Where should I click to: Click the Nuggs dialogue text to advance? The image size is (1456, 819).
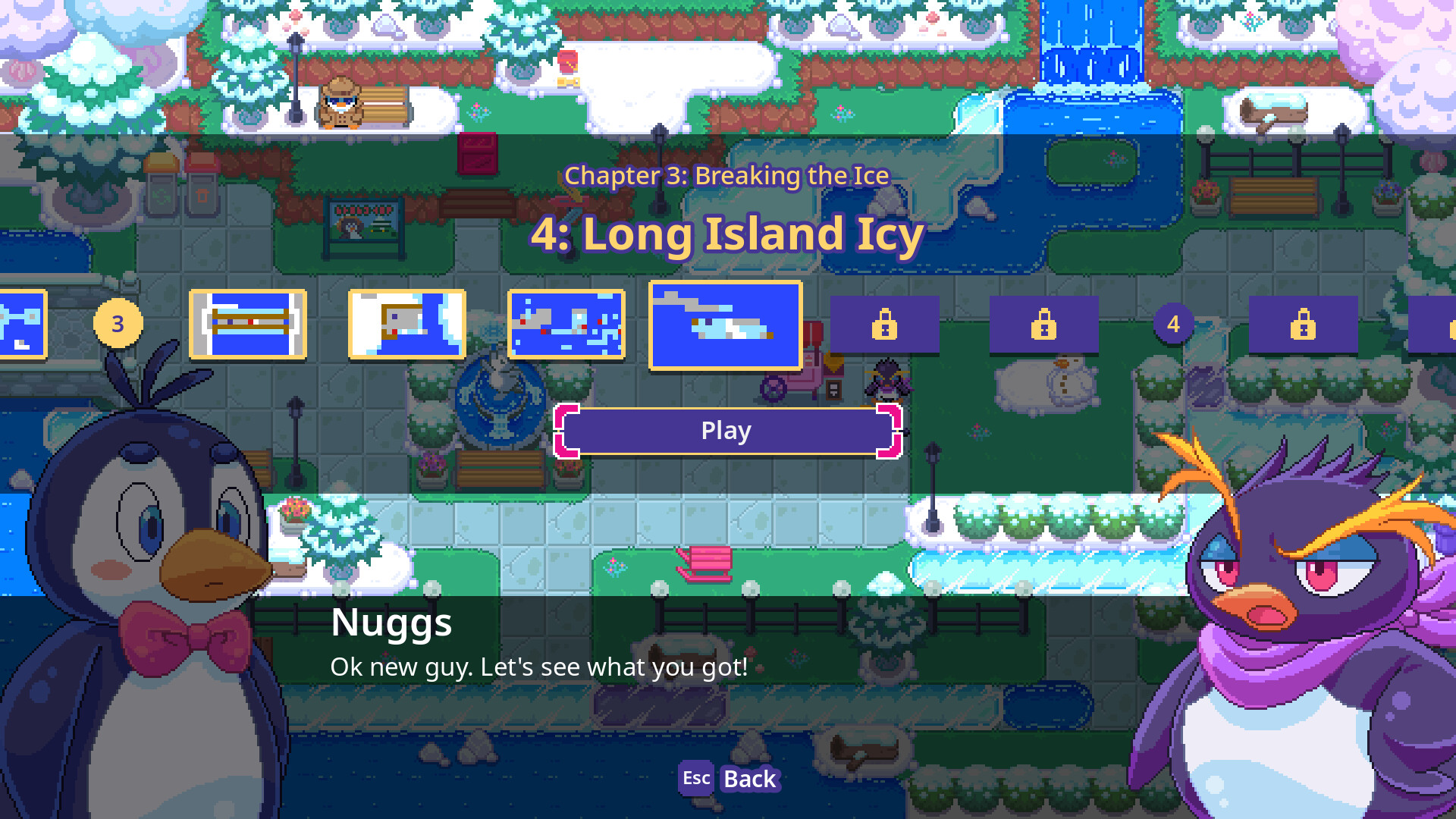[538, 667]
